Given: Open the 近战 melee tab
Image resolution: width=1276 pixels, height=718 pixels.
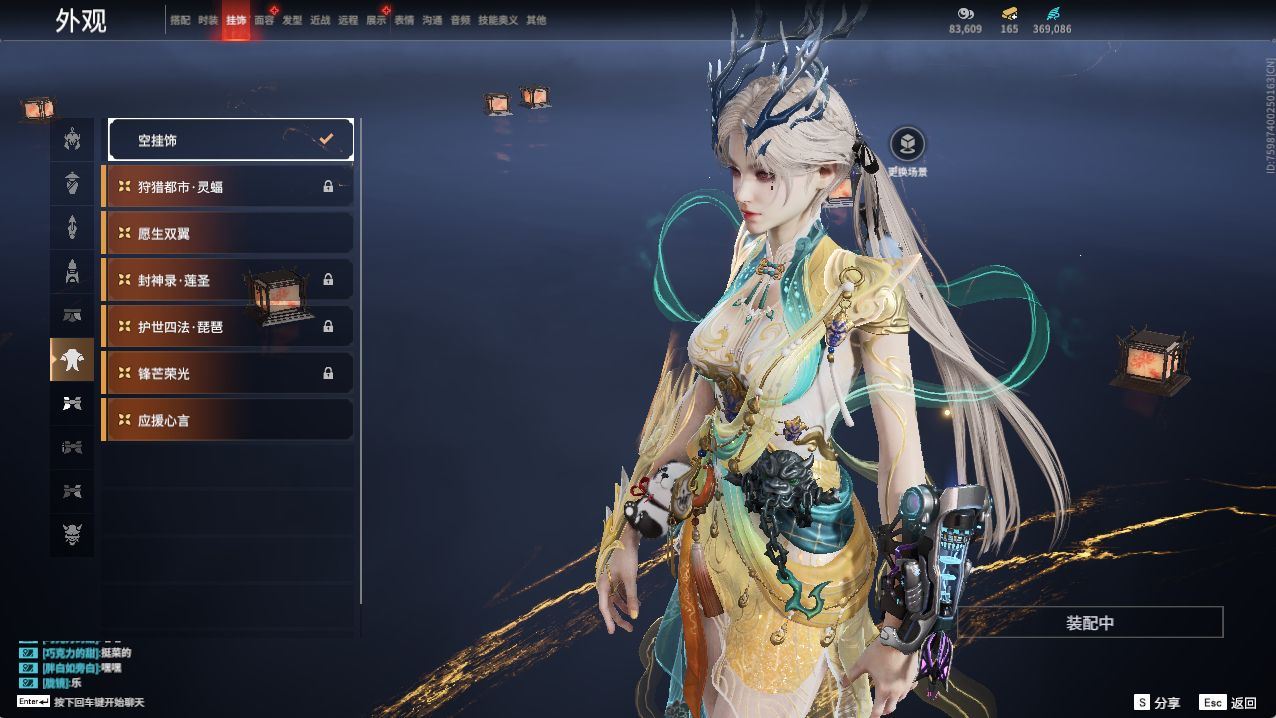Looking at the screenshot, I should click(x=320, y=20).
